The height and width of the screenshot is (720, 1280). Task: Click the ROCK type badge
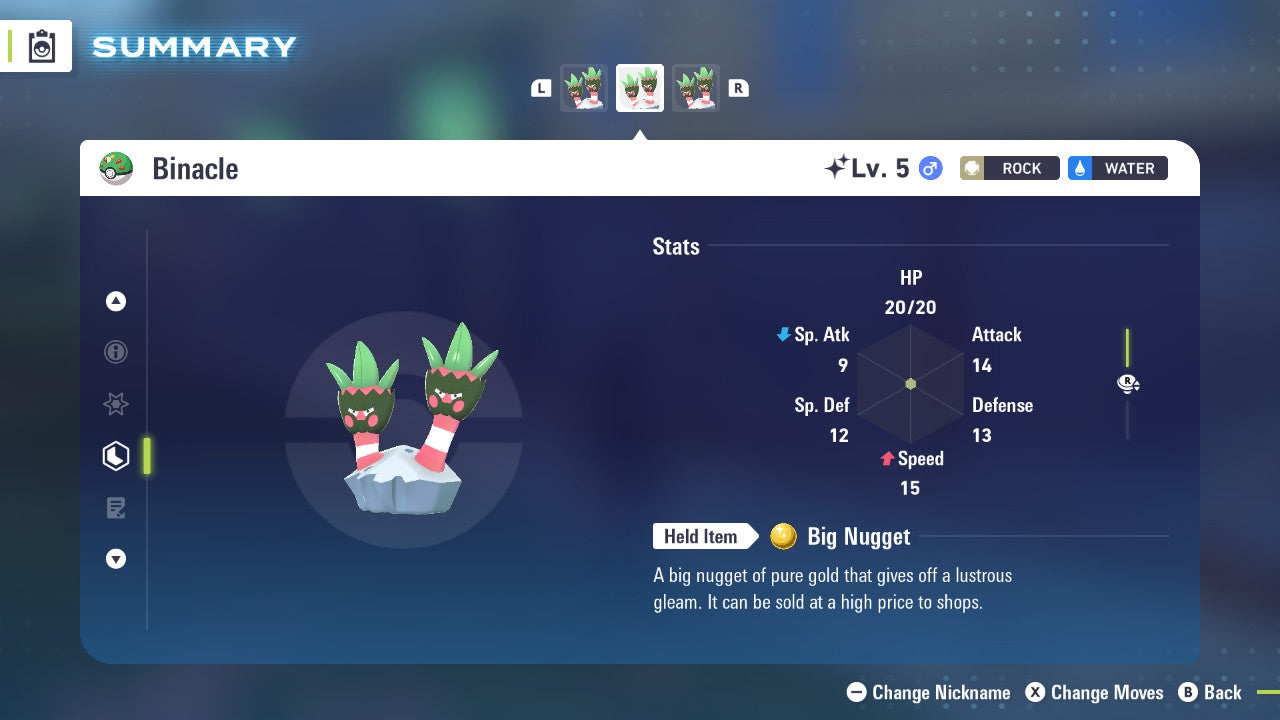pyautogui.click(x=1009, y=168)
